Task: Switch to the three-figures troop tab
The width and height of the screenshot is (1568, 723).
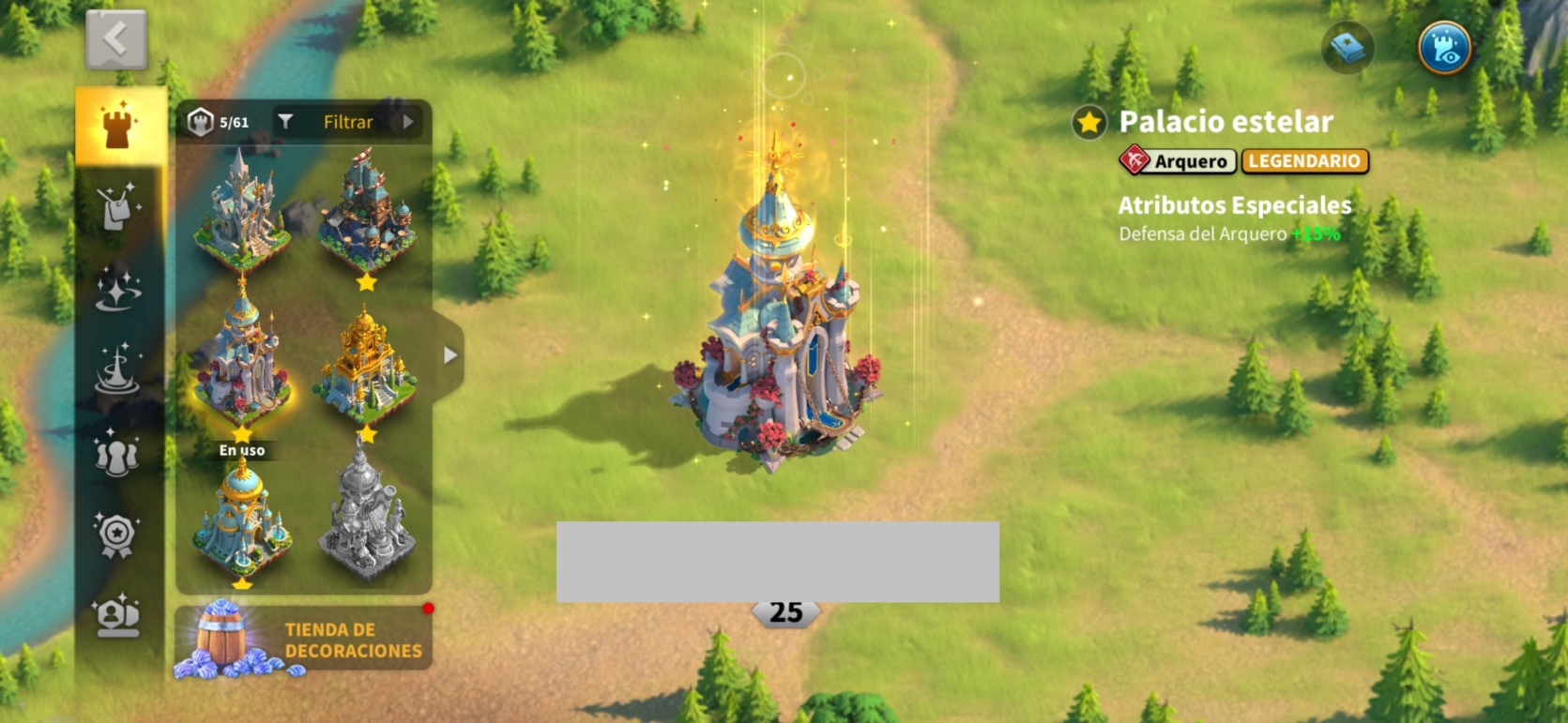Action: (x=118, y=453)
